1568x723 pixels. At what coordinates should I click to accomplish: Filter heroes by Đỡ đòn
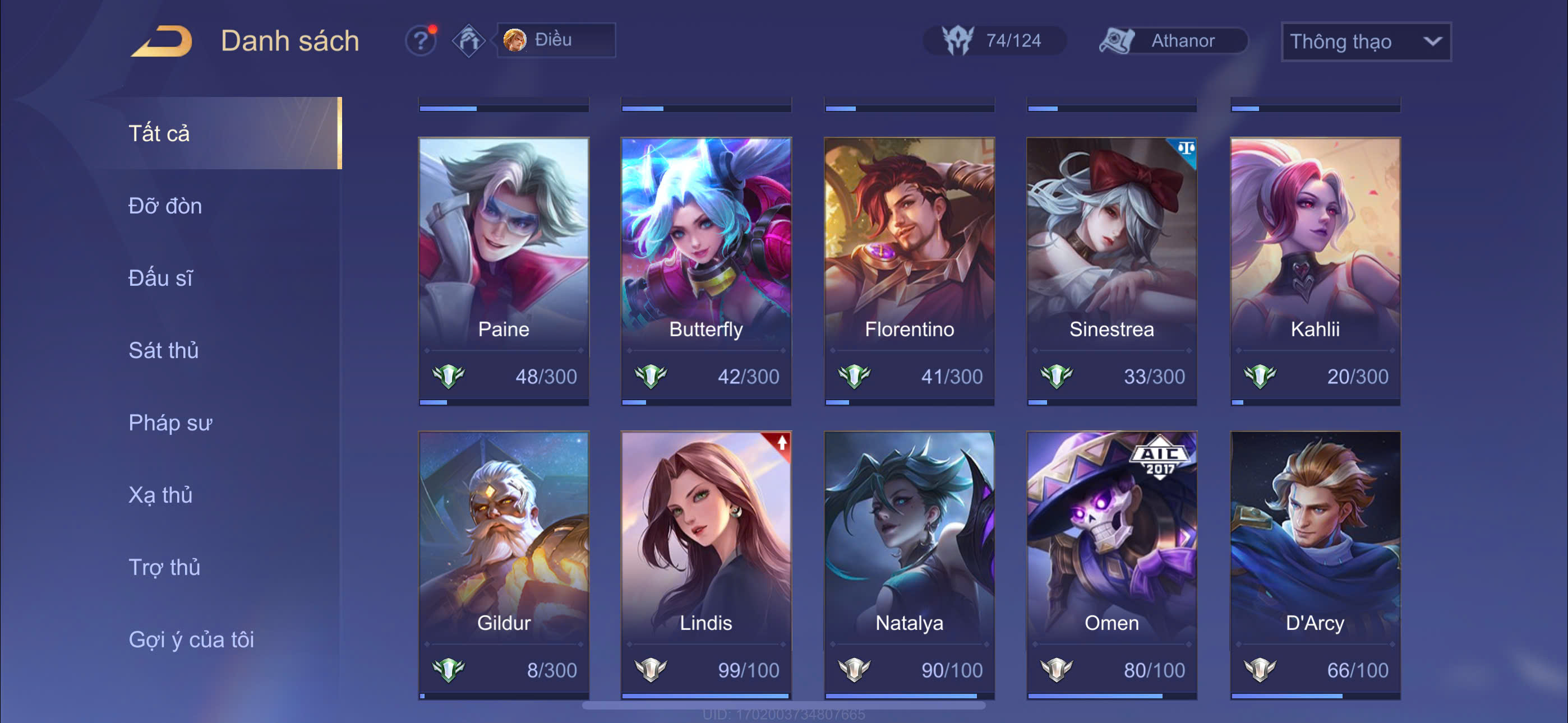click(165, 206)
